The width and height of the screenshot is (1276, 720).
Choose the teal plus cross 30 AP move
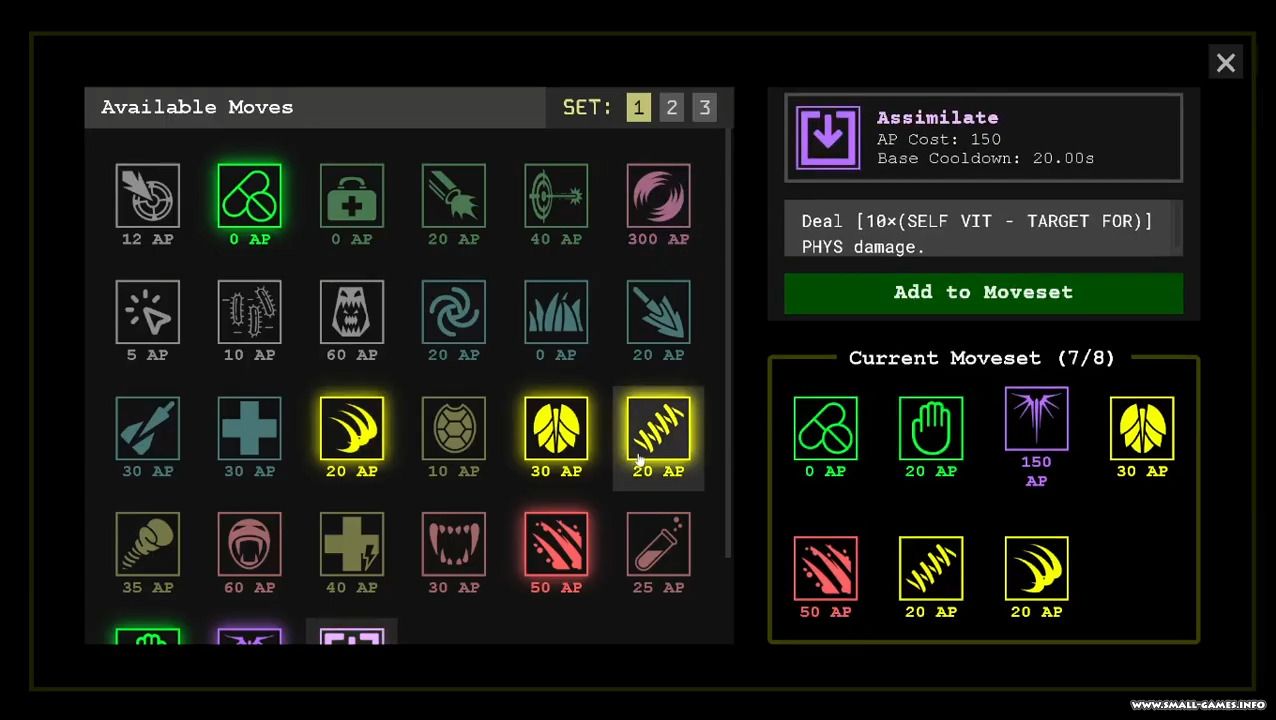[249, 428]
